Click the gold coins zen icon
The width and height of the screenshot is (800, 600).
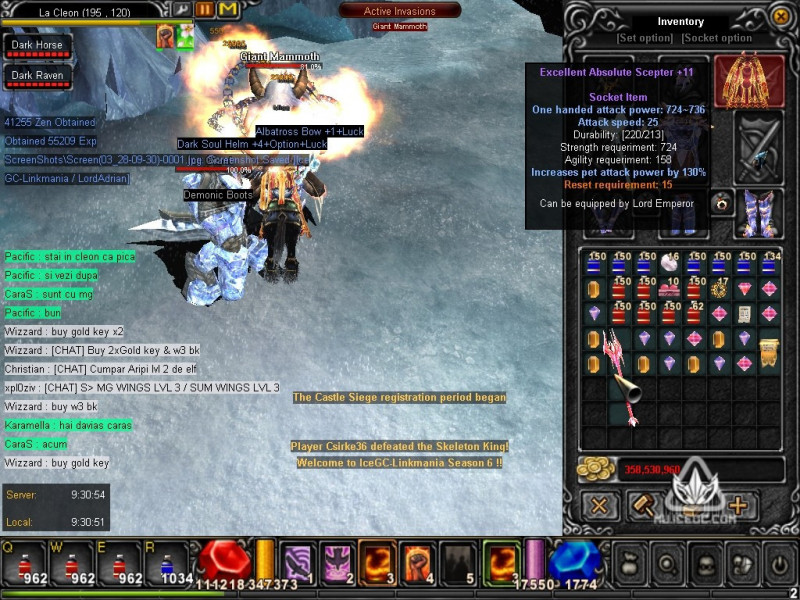point(598,469)
